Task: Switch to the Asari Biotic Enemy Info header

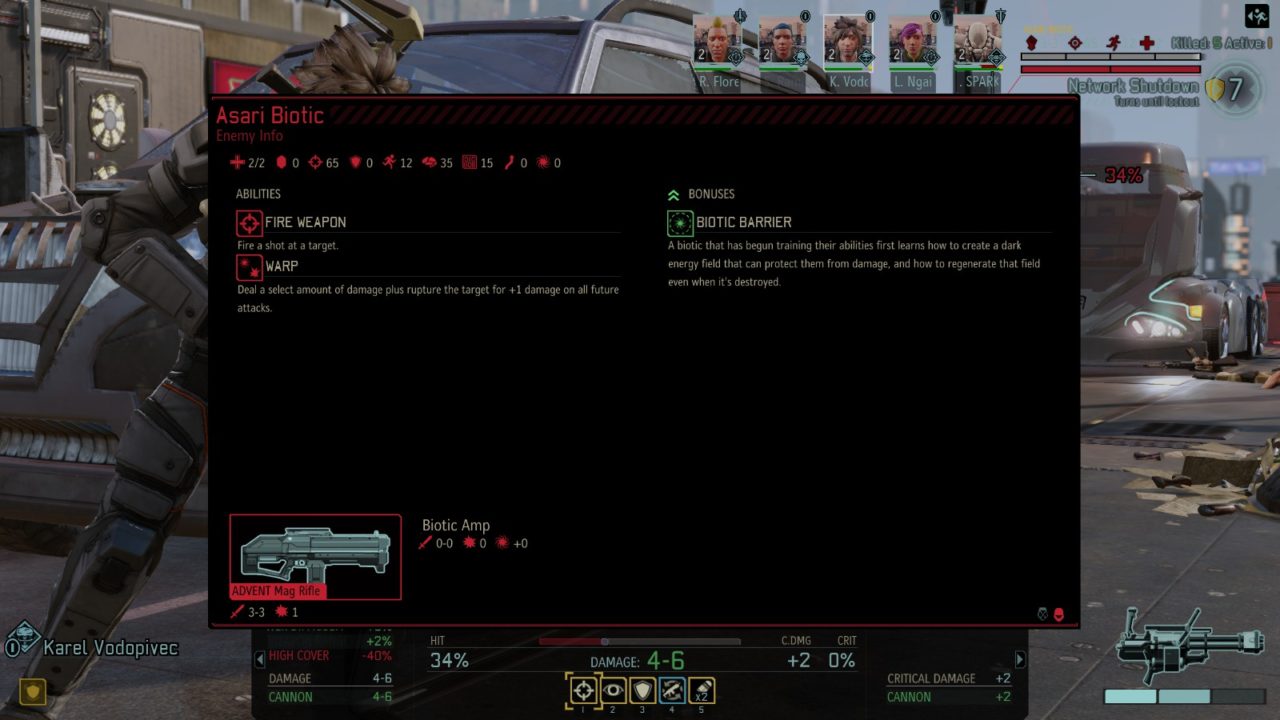Action: click(x=270, y=115)
